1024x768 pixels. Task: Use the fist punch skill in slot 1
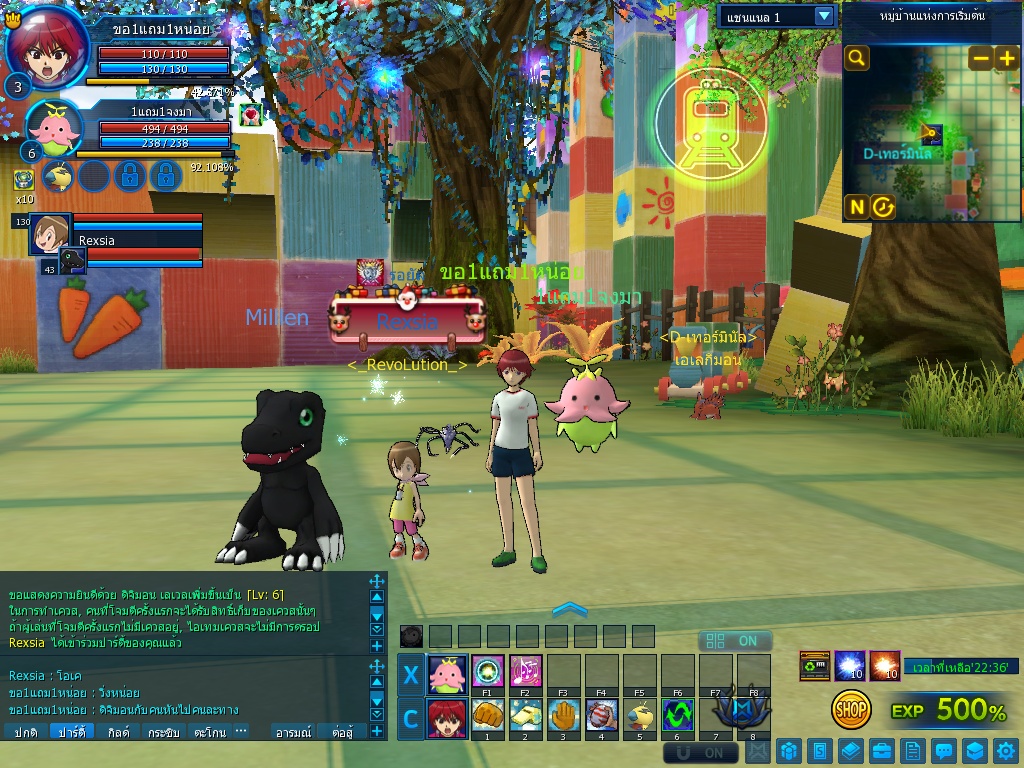487,715
